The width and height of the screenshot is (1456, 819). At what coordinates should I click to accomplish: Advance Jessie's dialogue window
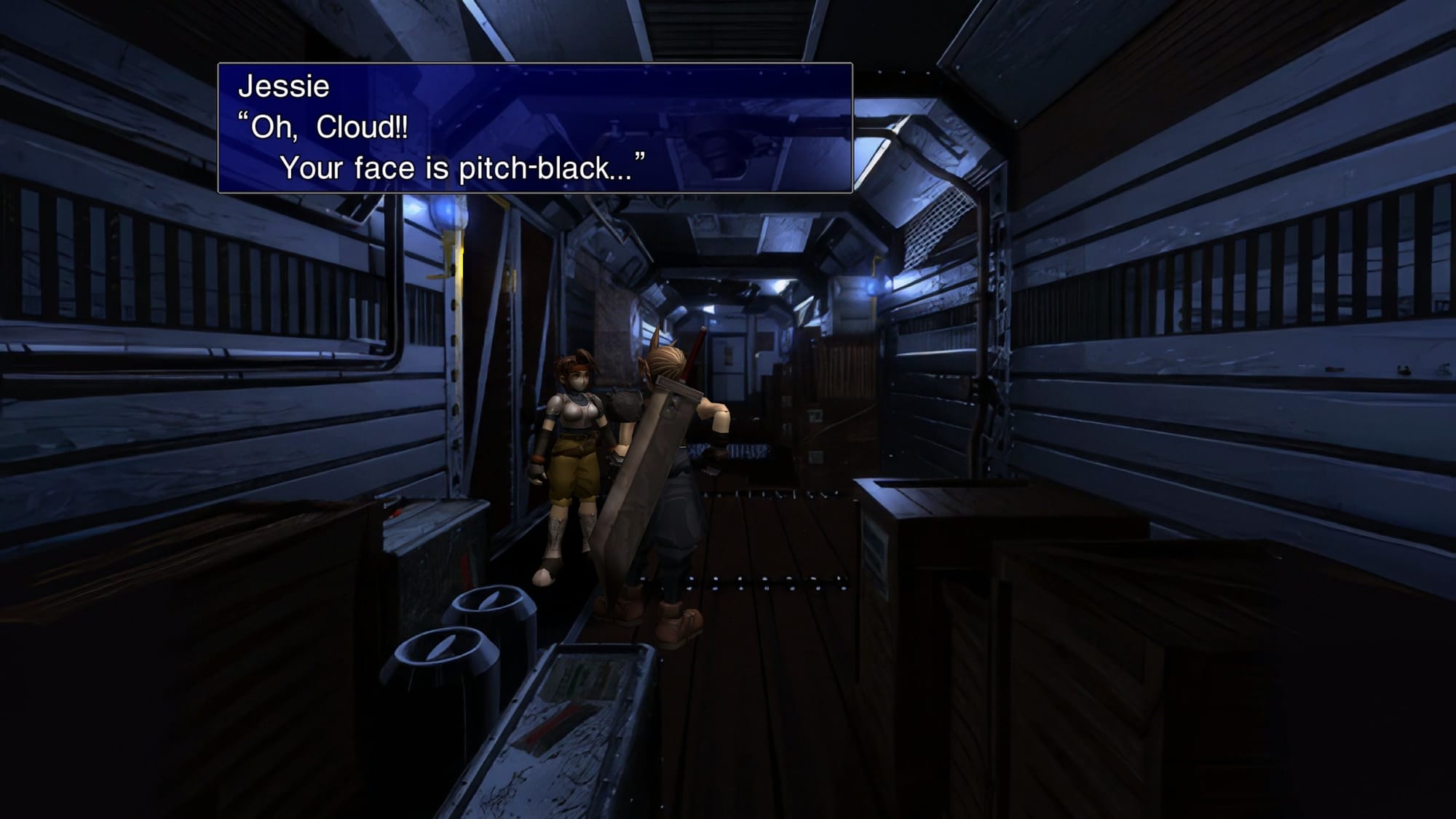click(x=534, y=128)
